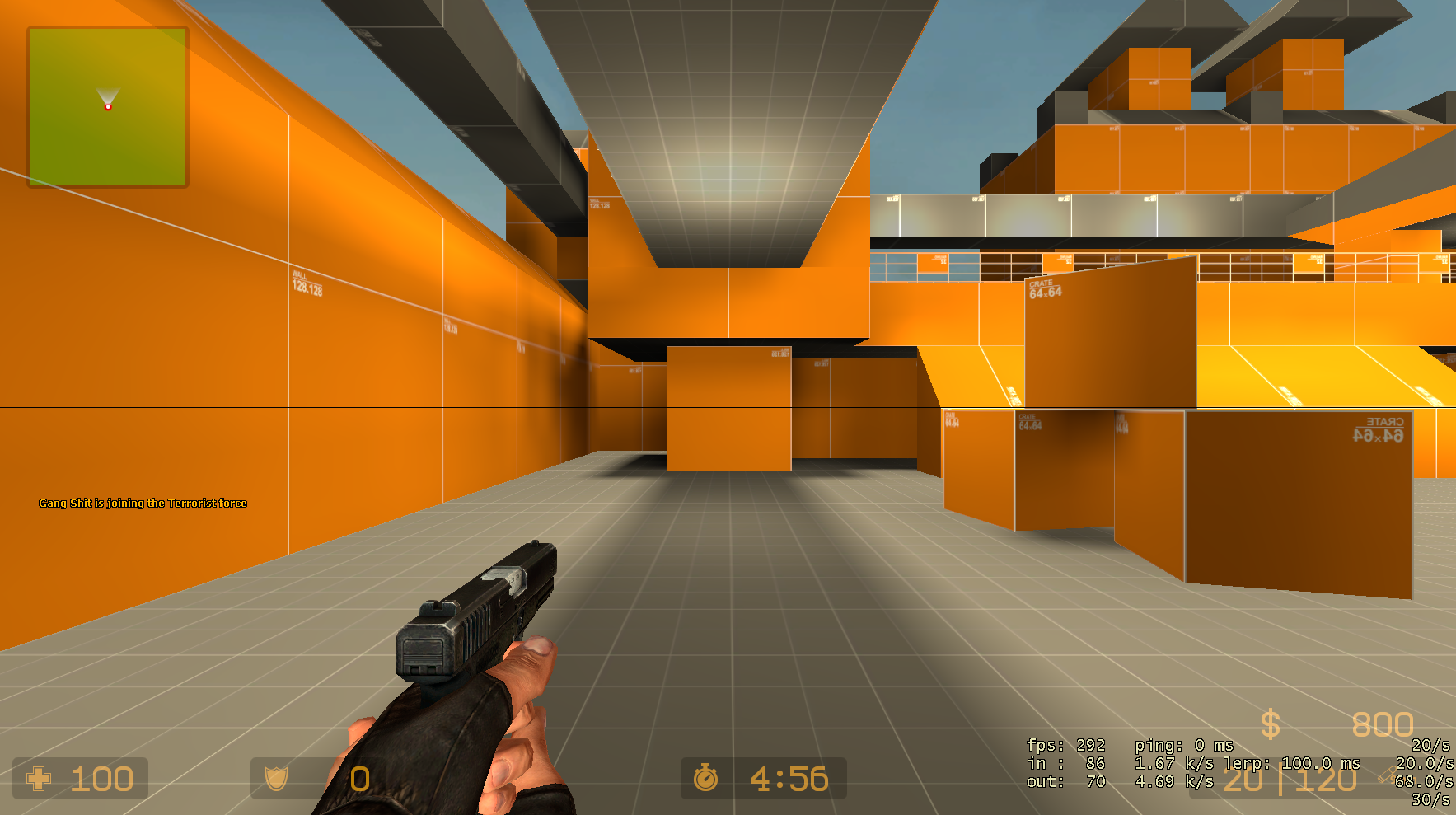The width and height of the screenshot is (1456, 815).
Task: Click the stopwatch timer icon
Action: point(705,778)
